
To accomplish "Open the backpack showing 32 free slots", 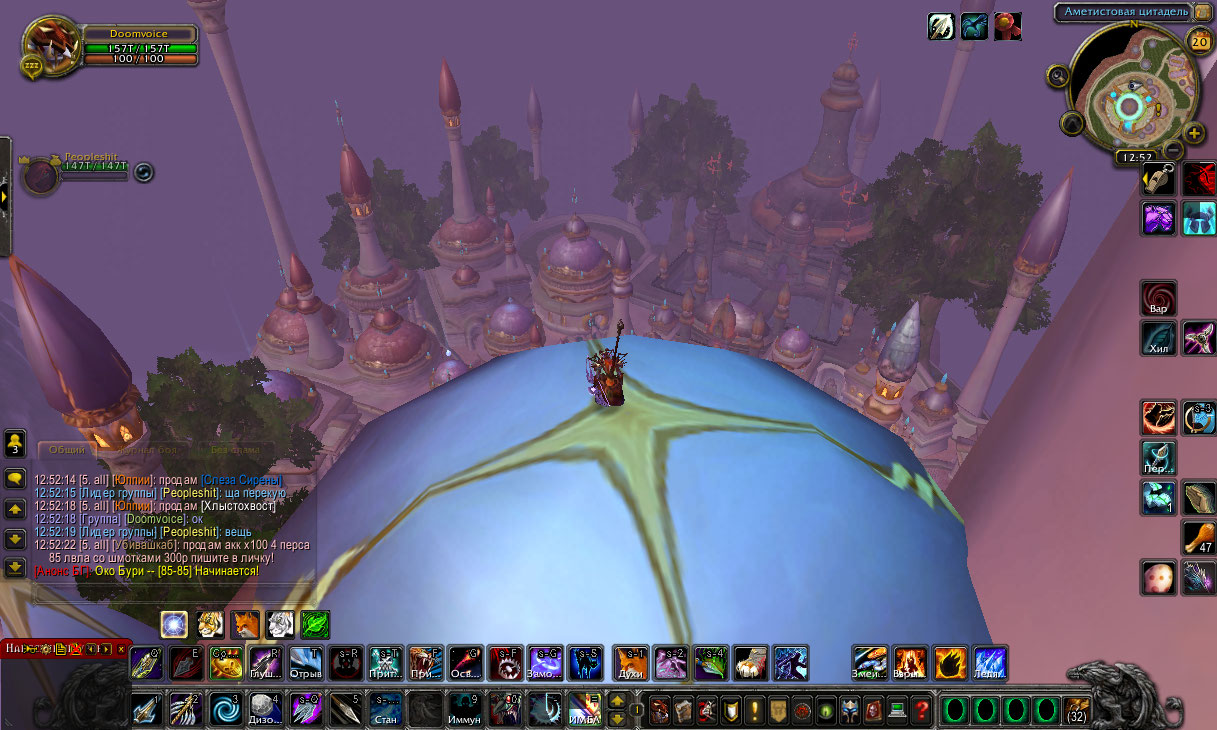I will point(1077,711).
